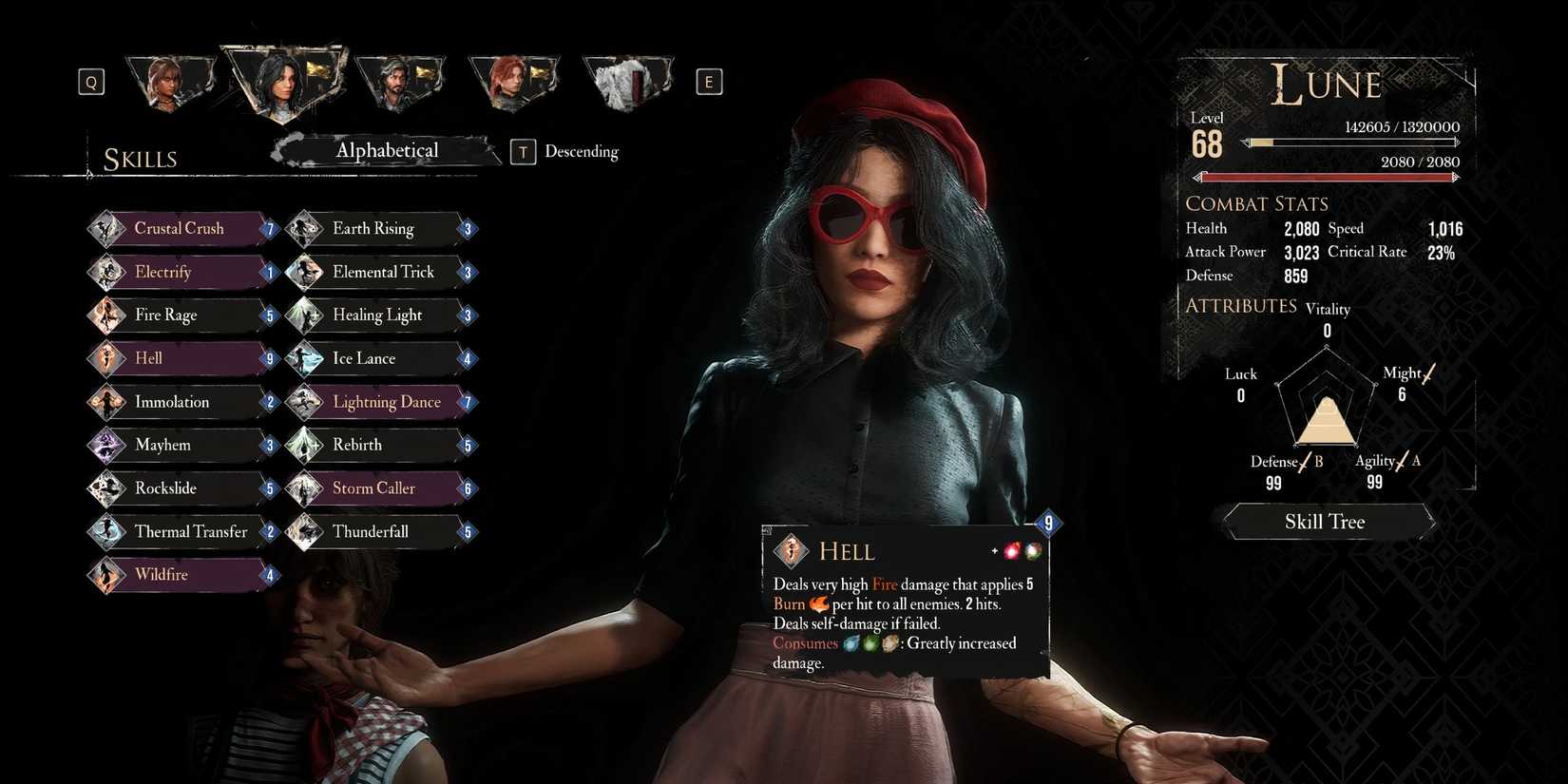Open the Alphabetical sorting dropdown
The height and width of the screenshot is (784, 1568).
(388, 150)
